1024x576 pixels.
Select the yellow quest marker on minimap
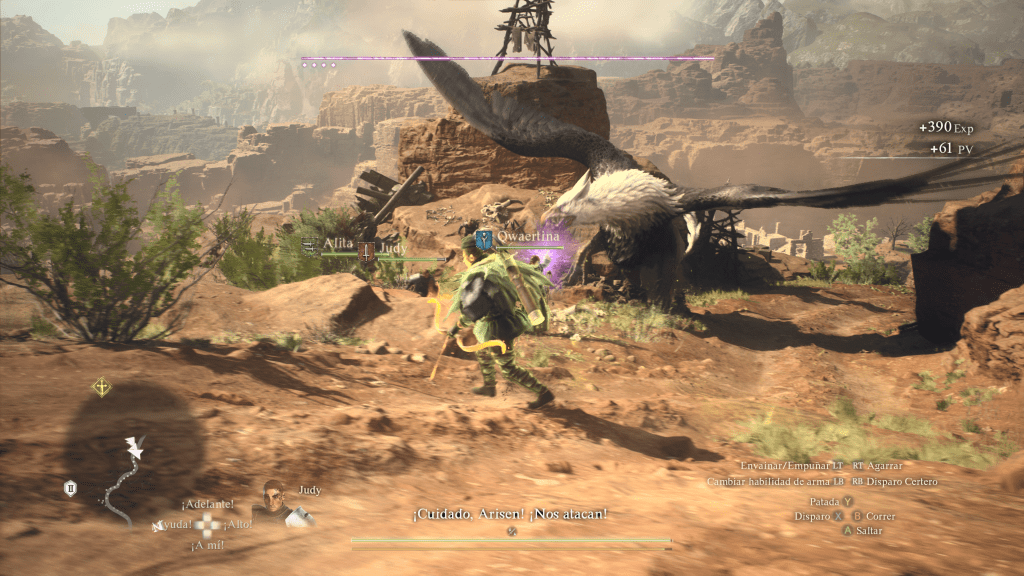point(101,387)
